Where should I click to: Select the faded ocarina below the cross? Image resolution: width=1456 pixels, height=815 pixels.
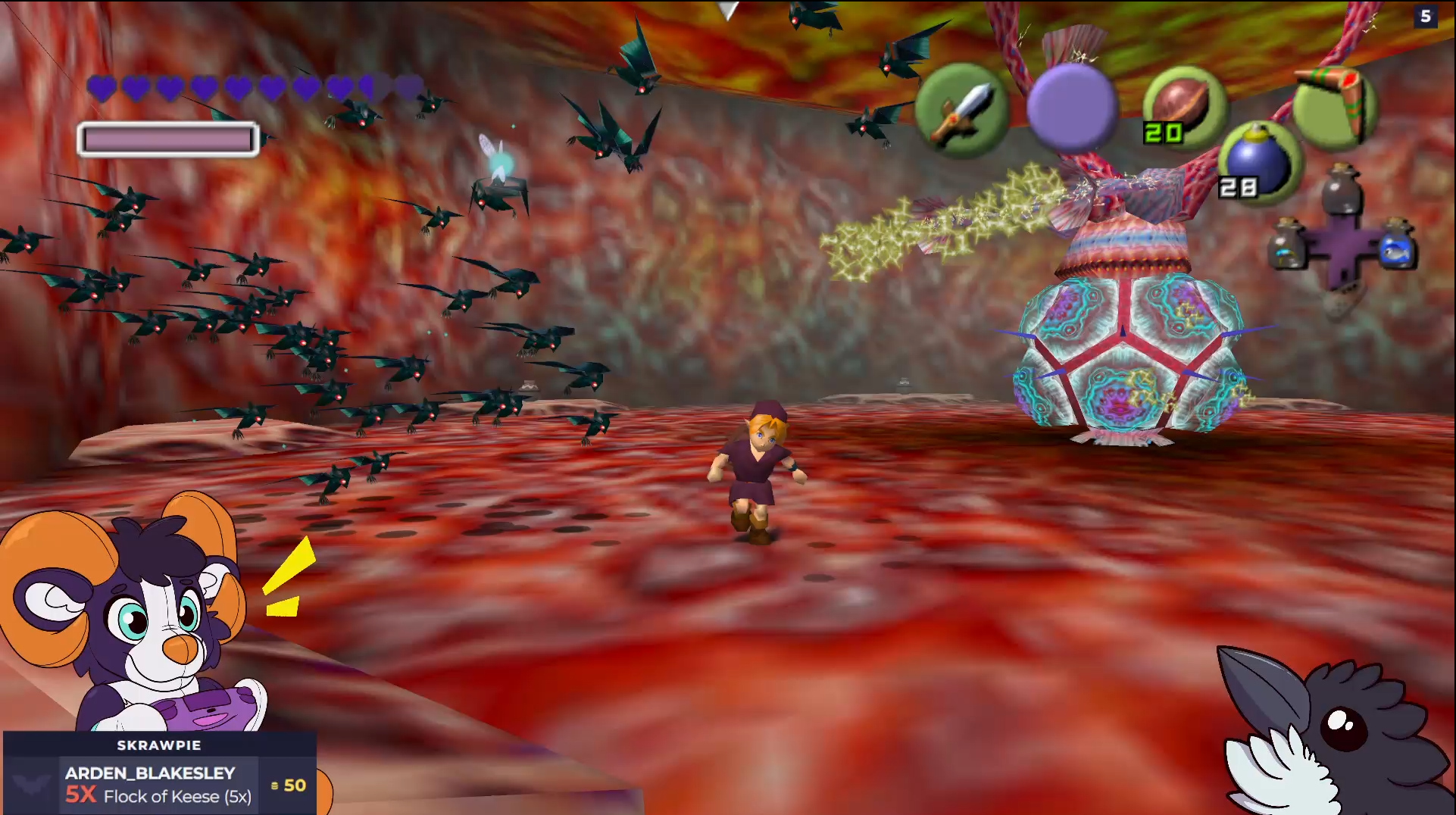(x=1341, y=304)
